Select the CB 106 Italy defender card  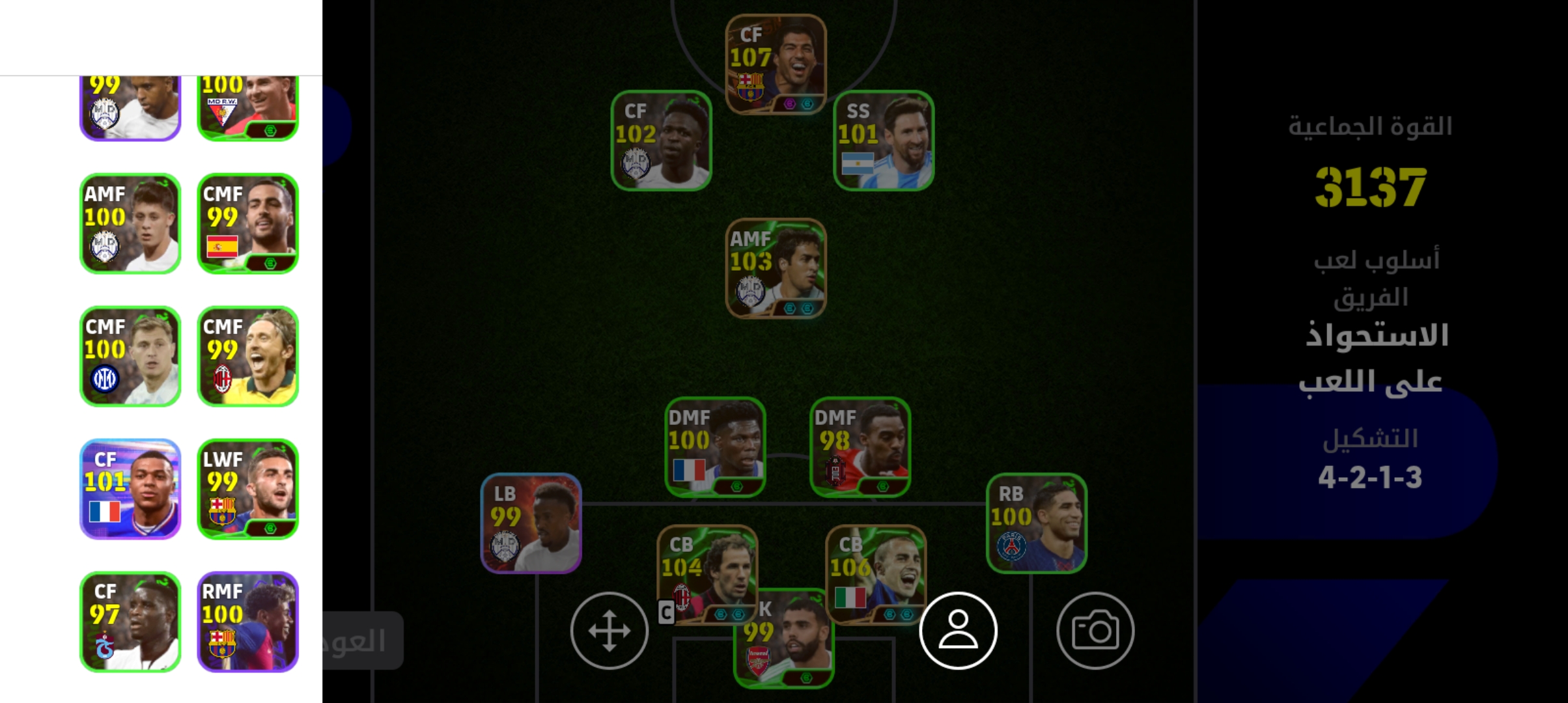coord(875,566)
